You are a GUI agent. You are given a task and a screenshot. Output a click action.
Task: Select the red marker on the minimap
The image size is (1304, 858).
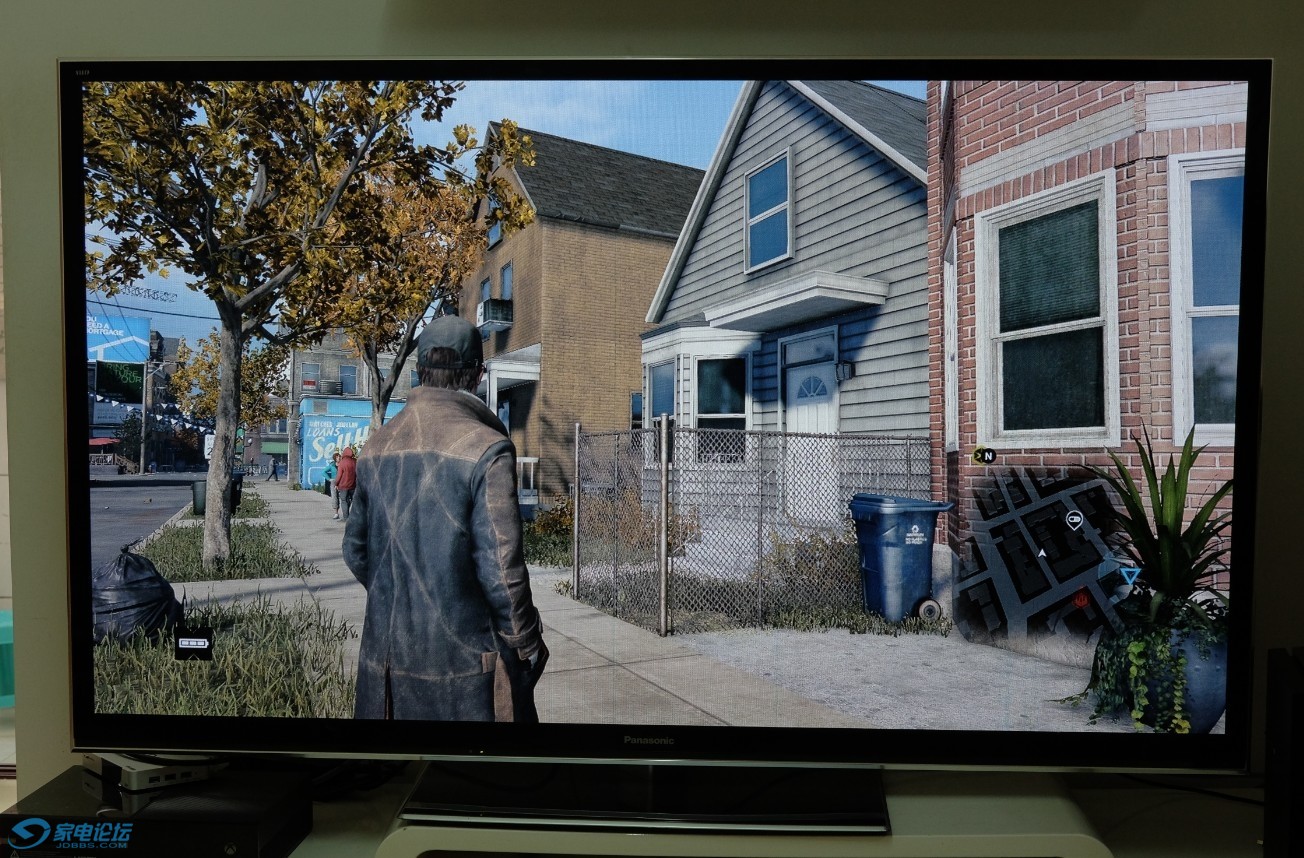1080,599
